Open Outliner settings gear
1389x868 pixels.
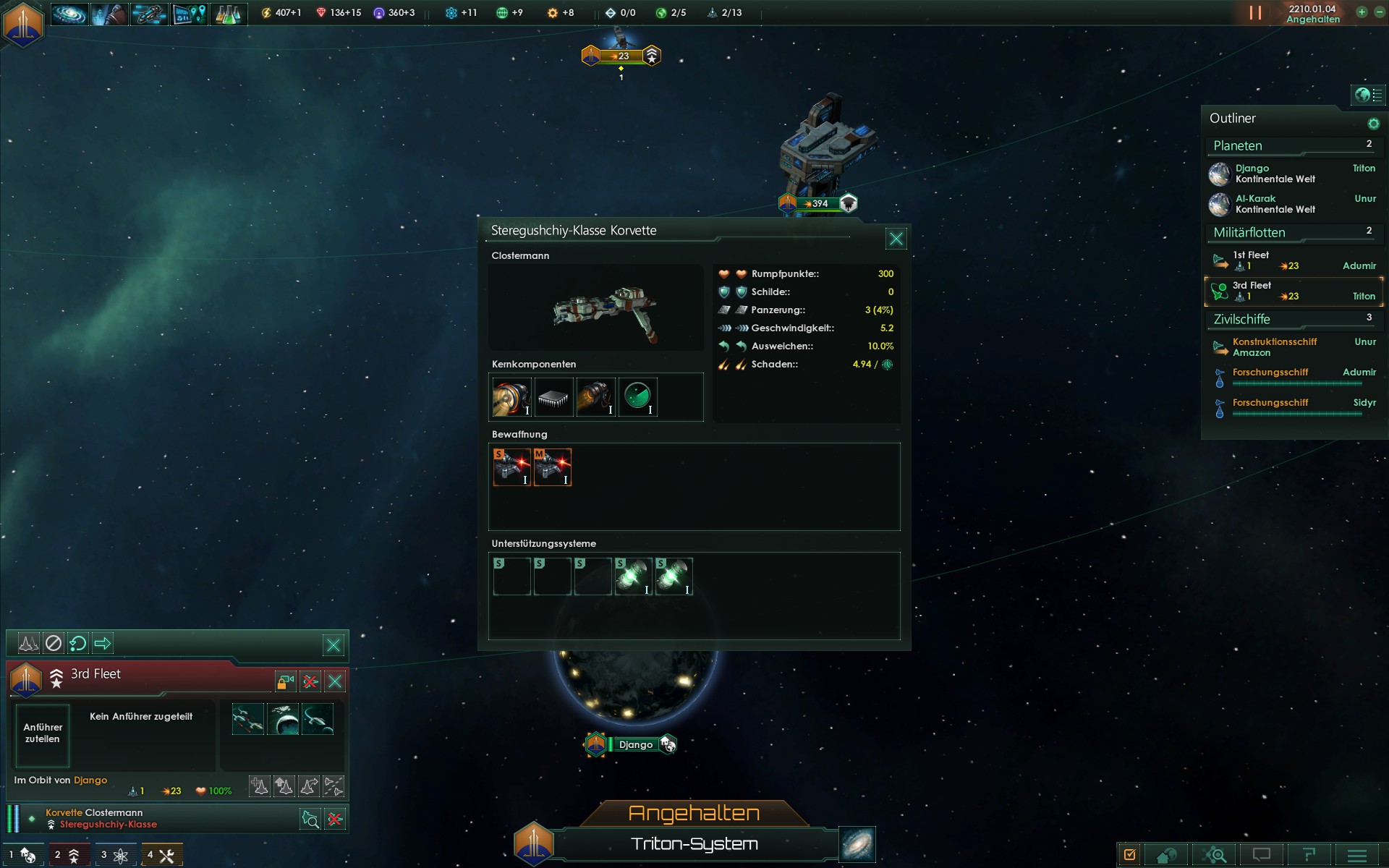click(1373, 124)
